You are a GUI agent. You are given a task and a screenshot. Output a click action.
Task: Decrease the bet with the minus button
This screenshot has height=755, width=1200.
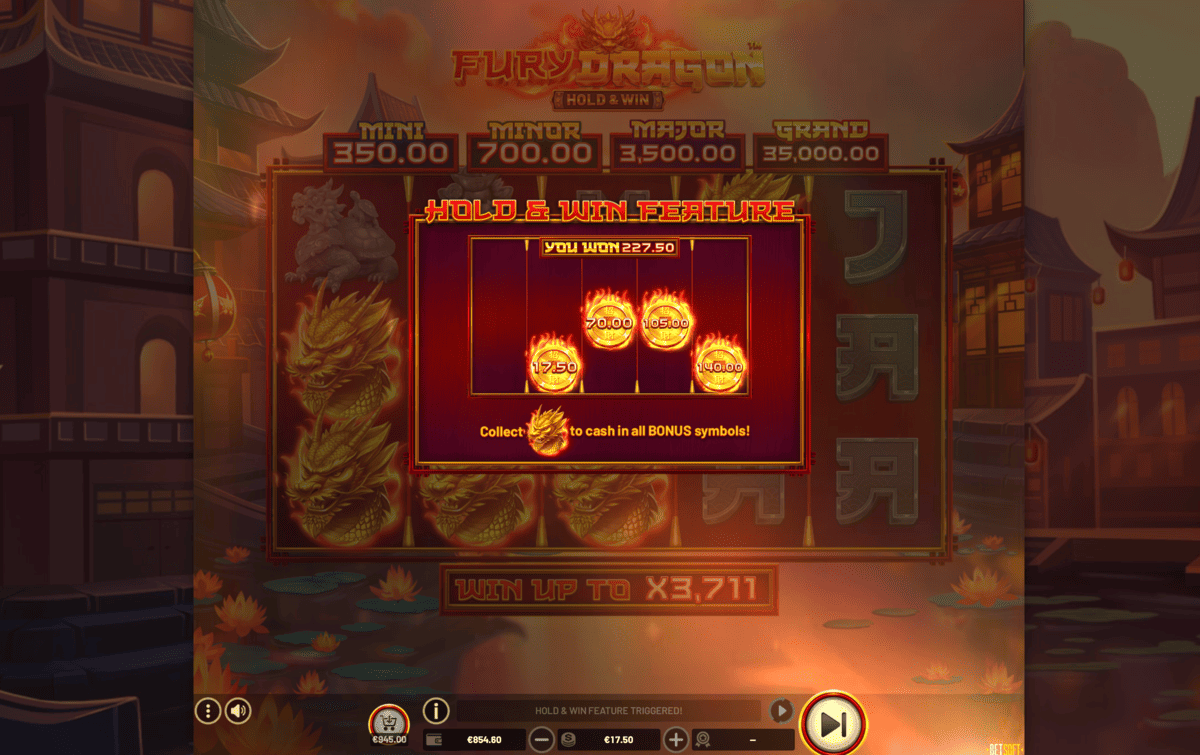point(541,740)
